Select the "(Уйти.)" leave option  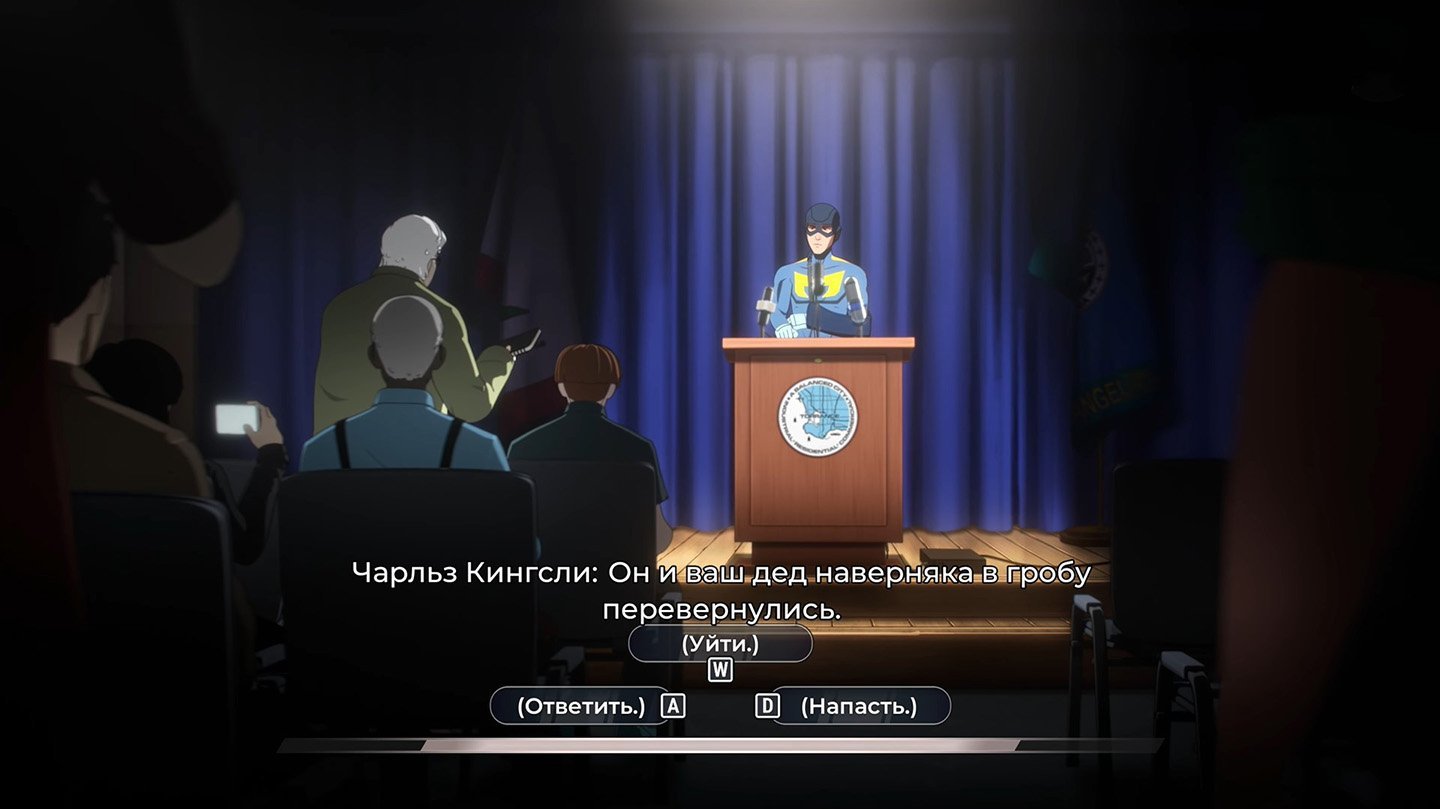[x=718, y=643]
